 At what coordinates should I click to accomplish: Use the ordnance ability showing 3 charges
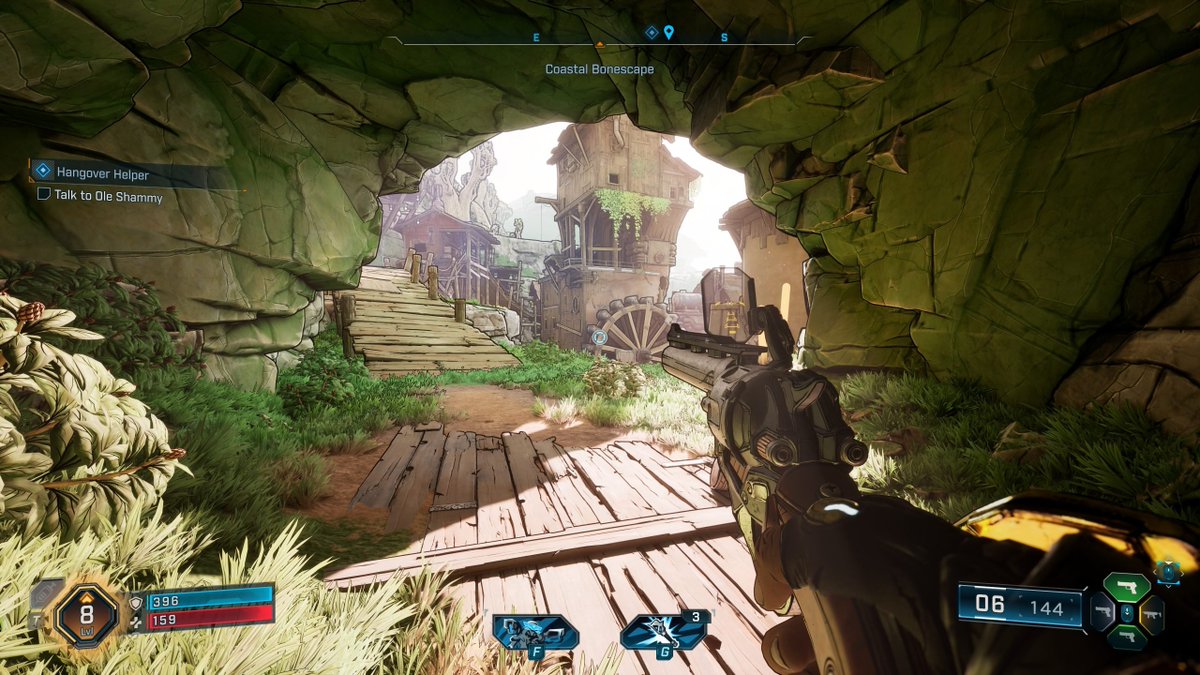(663, 632)
